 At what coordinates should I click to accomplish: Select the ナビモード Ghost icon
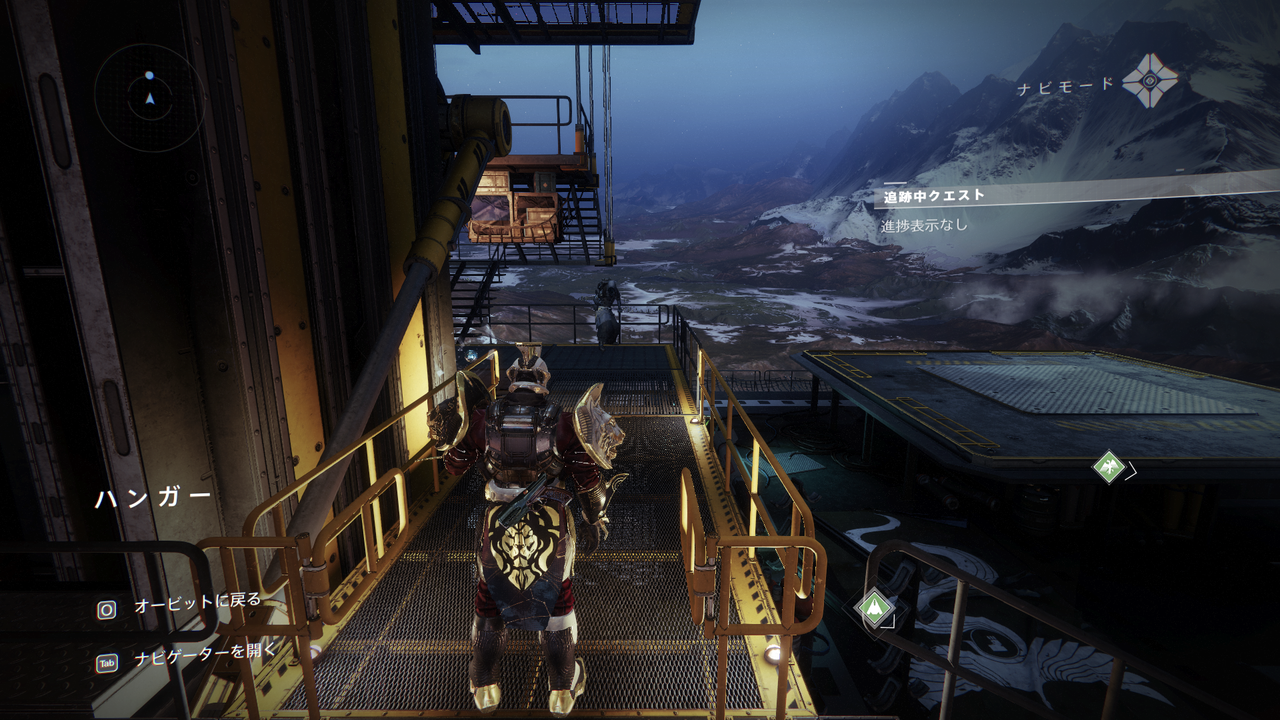click(1149, 81)
